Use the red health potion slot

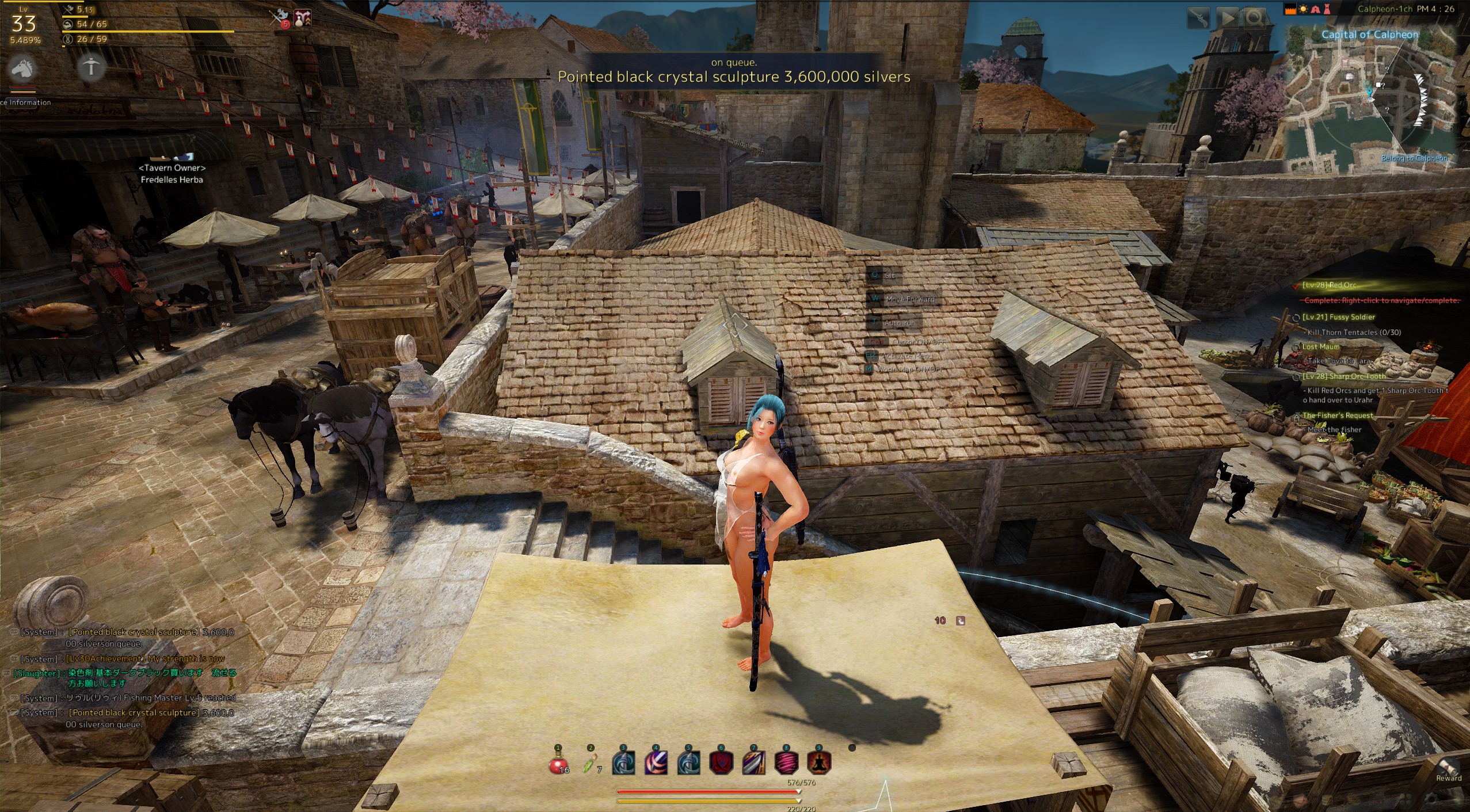click(x=559, y=763)
